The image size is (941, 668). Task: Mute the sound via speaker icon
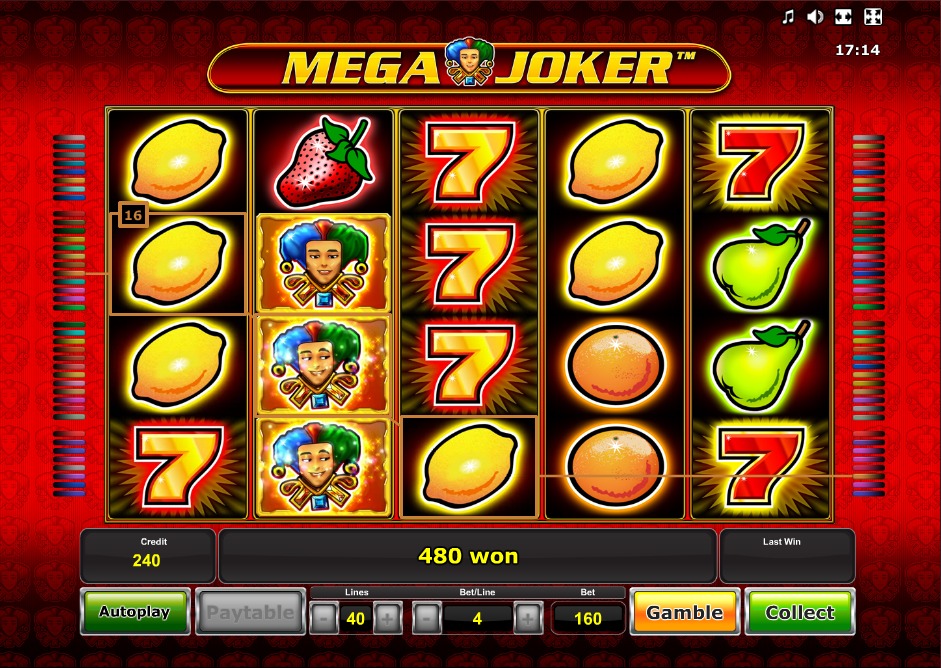815,16
